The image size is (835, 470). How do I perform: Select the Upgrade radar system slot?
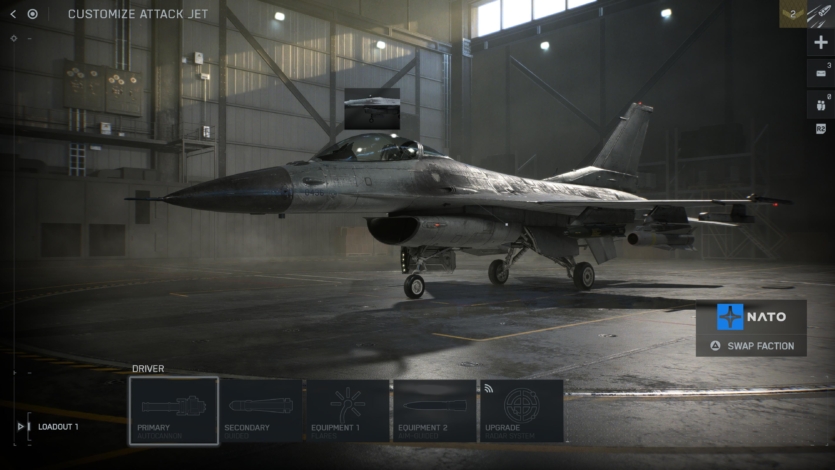(521, 410)
